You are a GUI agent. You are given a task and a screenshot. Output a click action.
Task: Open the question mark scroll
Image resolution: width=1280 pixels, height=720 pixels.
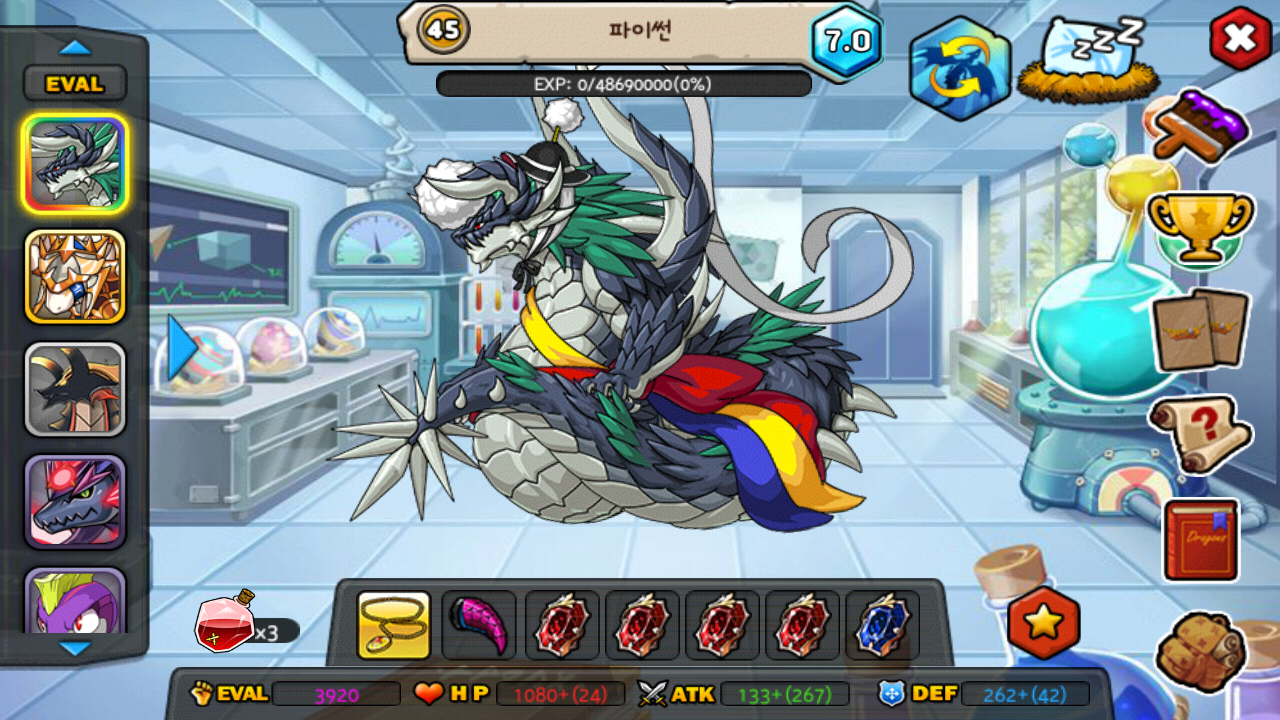coord(1200,433)
